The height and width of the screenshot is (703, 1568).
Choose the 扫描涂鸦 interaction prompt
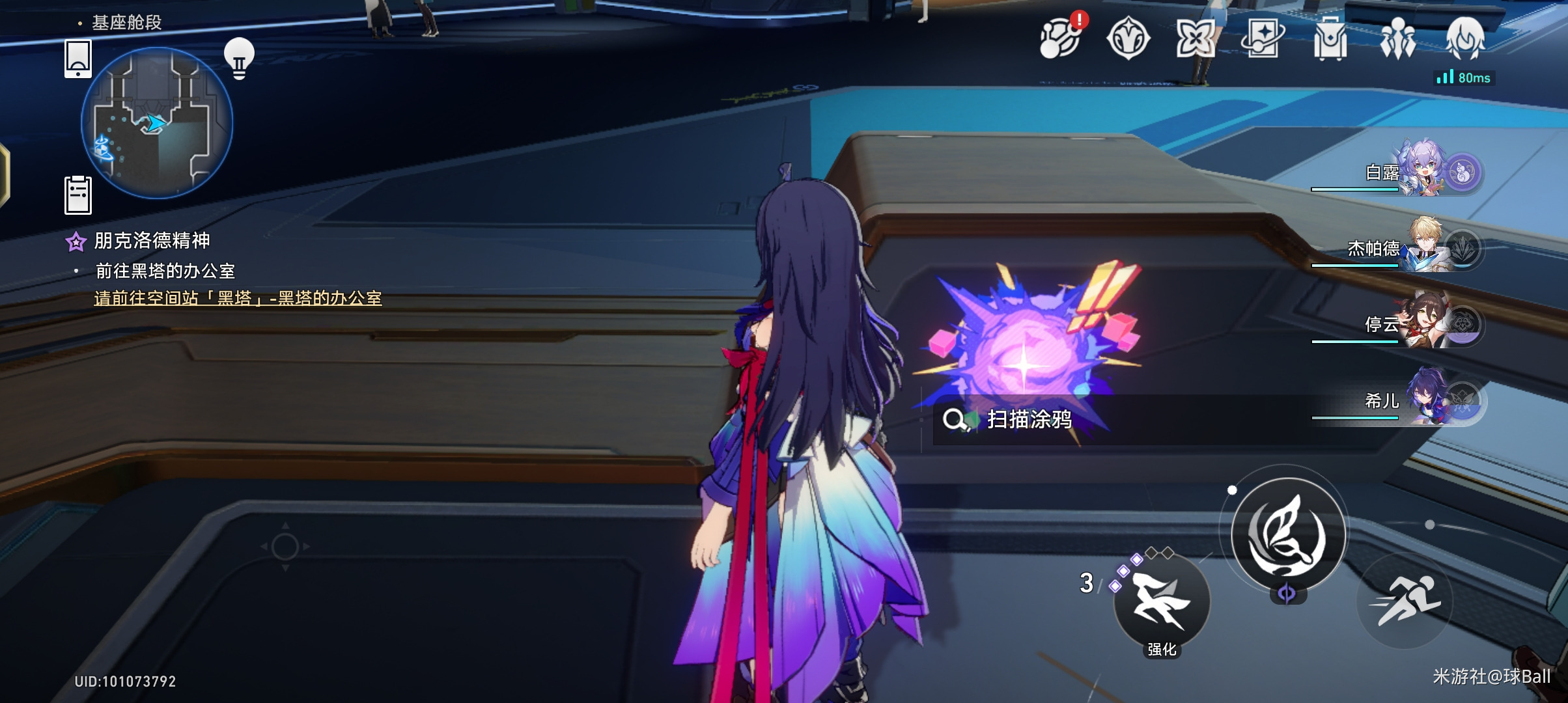[x=1029, y=420]
